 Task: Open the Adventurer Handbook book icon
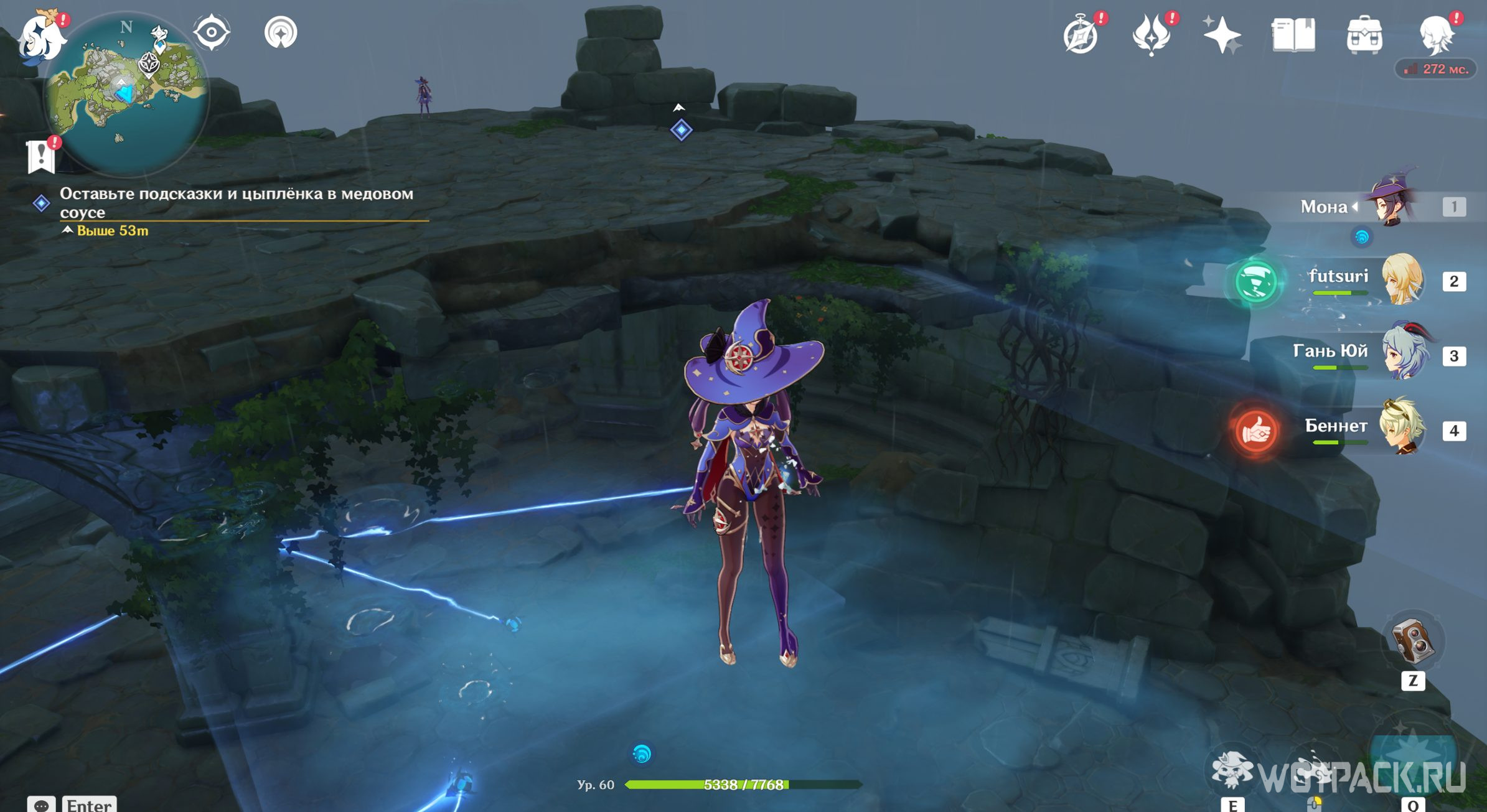[1293, 35]
